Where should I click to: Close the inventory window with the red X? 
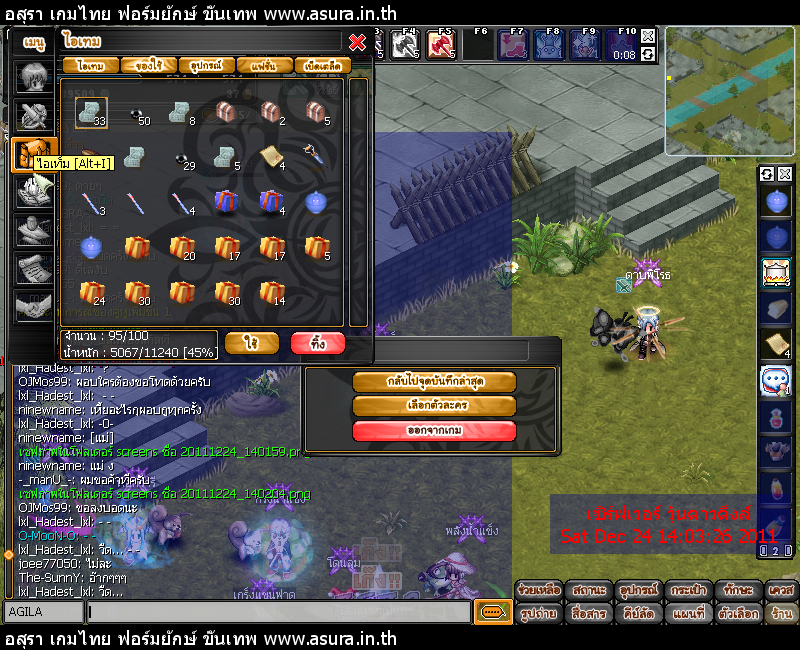(x=357, y=42)
